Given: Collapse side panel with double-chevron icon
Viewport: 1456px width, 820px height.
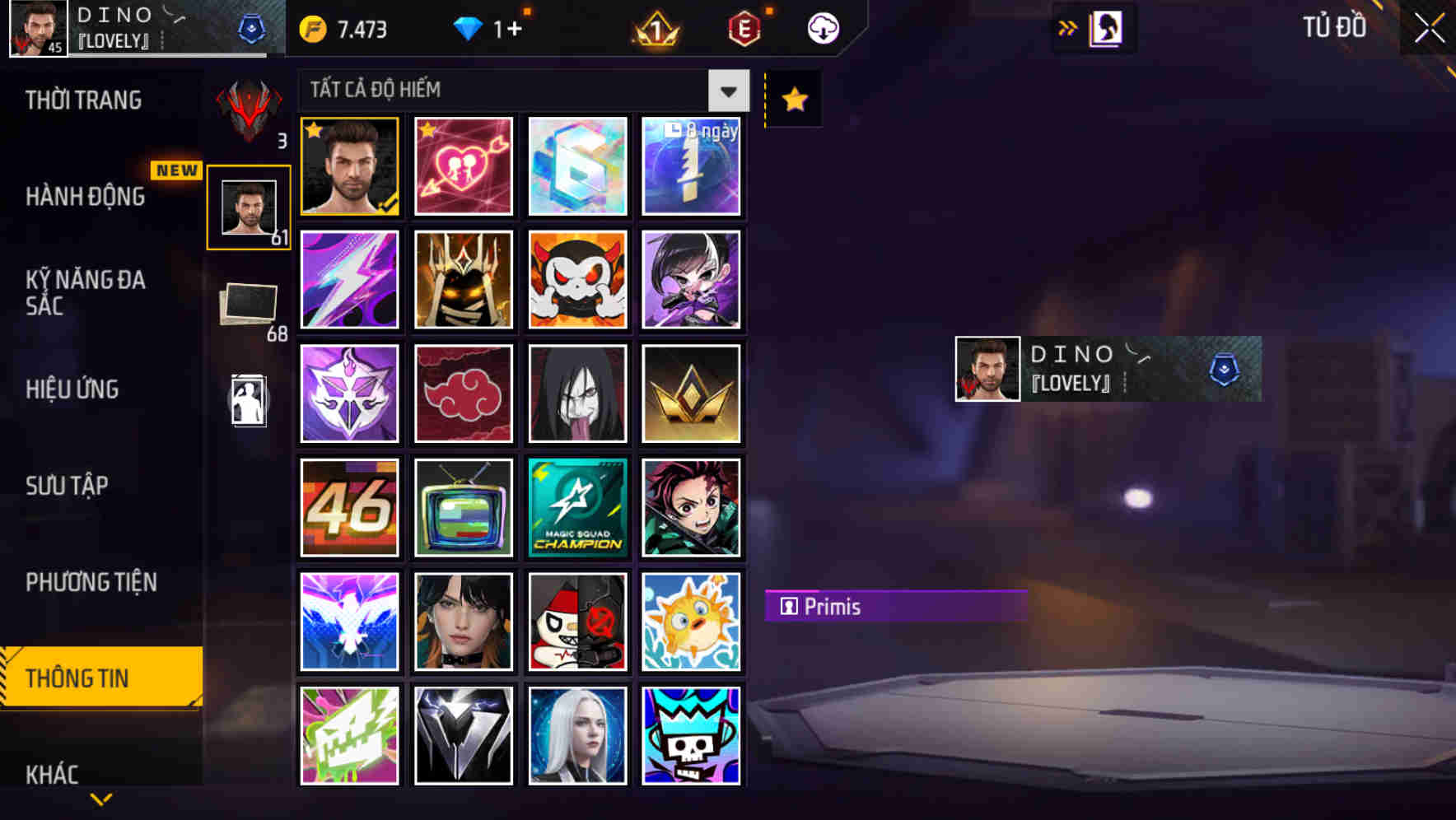Looking at the screenshot, I should (x=1069, y=26).
